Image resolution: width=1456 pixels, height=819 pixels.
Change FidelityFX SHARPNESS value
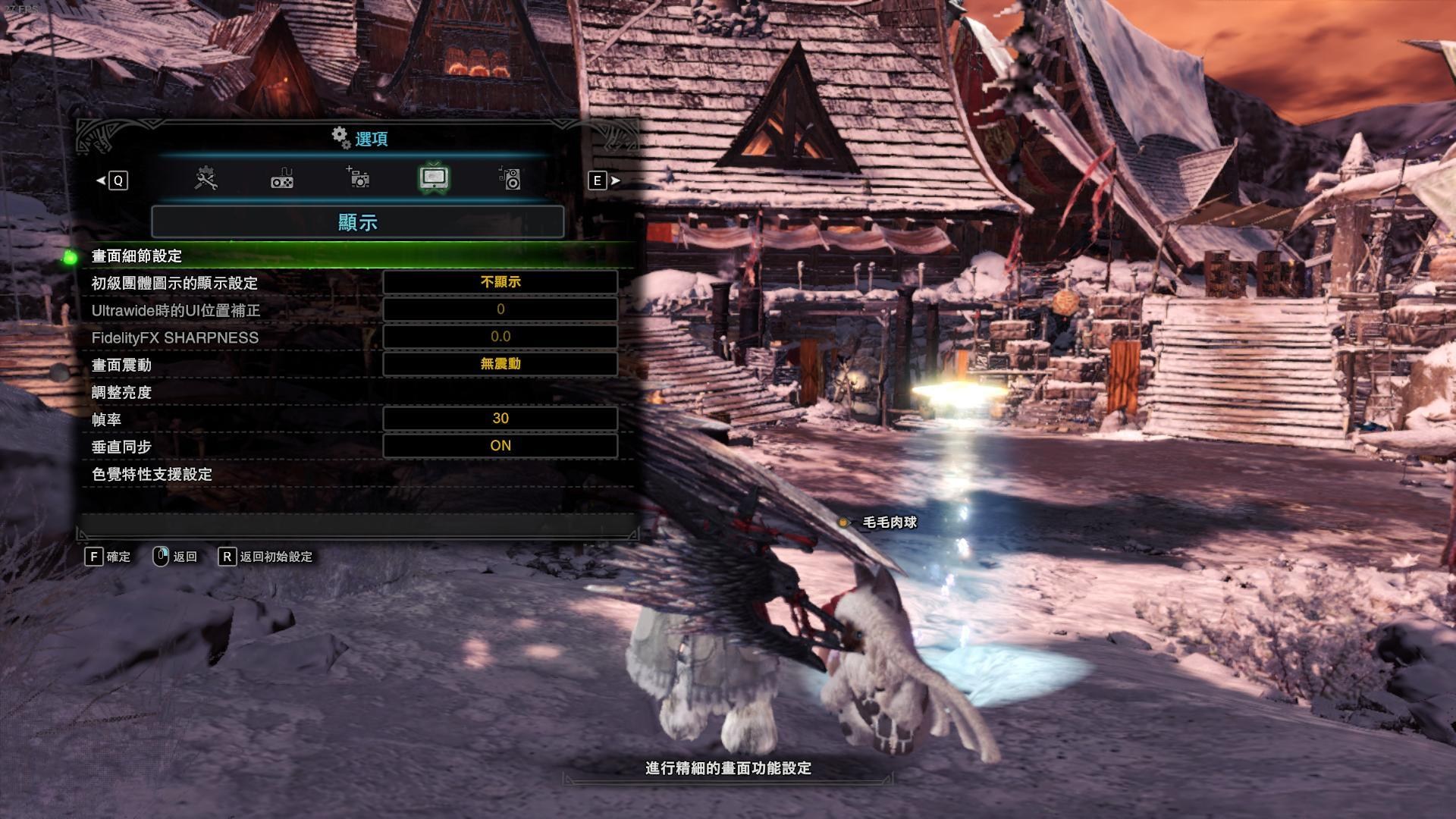[500, 337]
